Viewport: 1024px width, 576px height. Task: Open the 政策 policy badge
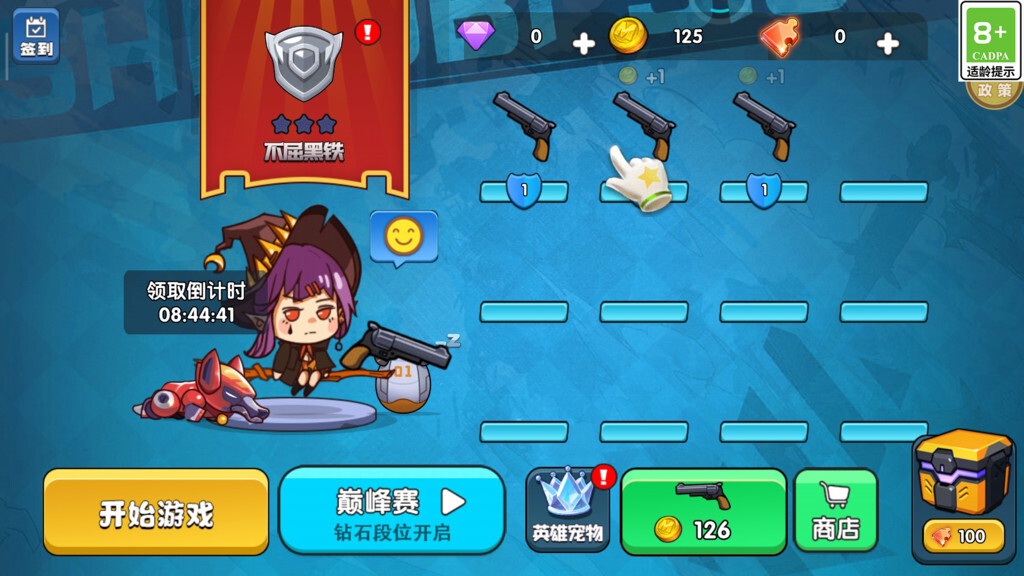click(994, 93)
